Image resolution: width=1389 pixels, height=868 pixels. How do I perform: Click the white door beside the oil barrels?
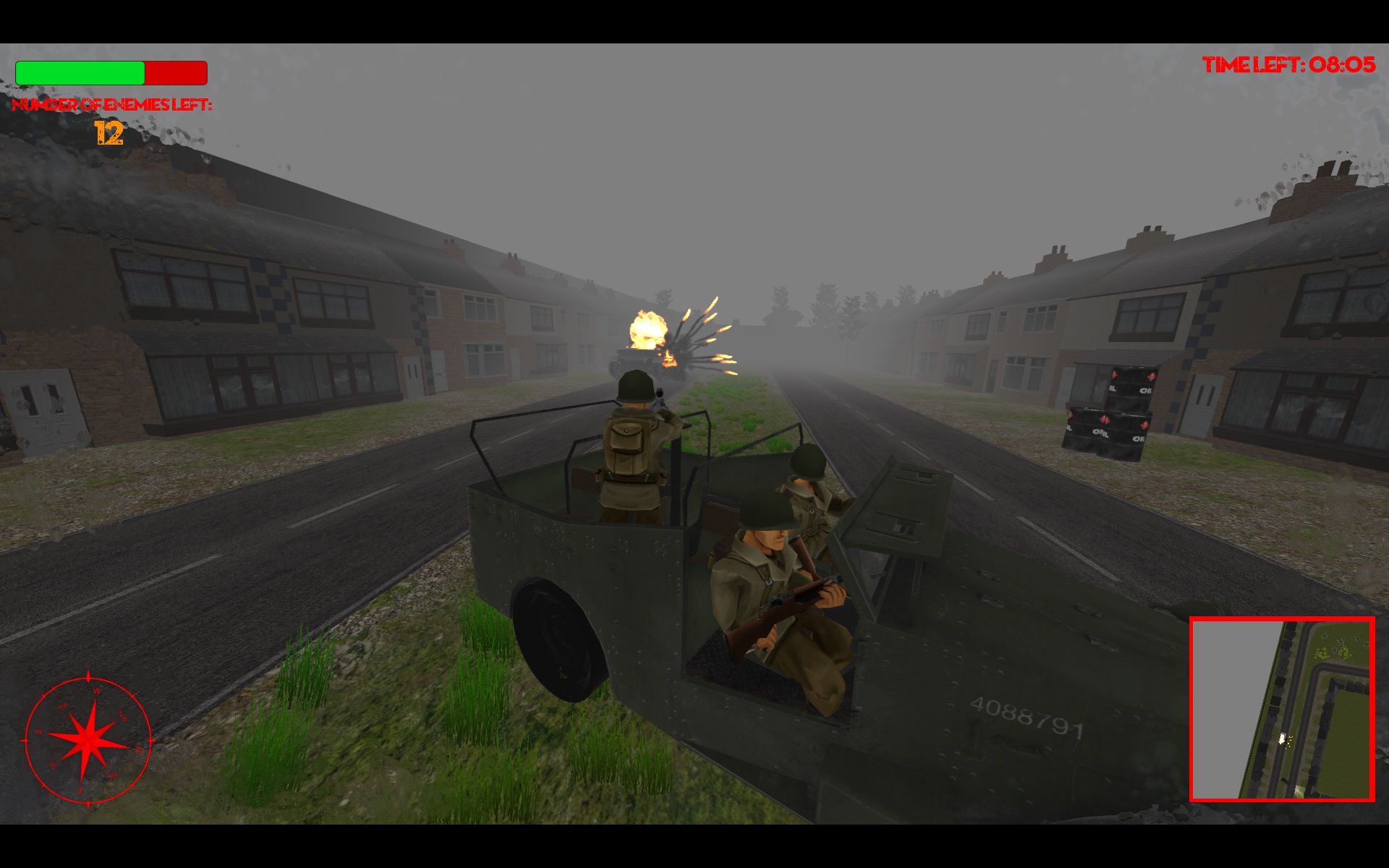(x=1202, y=405)
